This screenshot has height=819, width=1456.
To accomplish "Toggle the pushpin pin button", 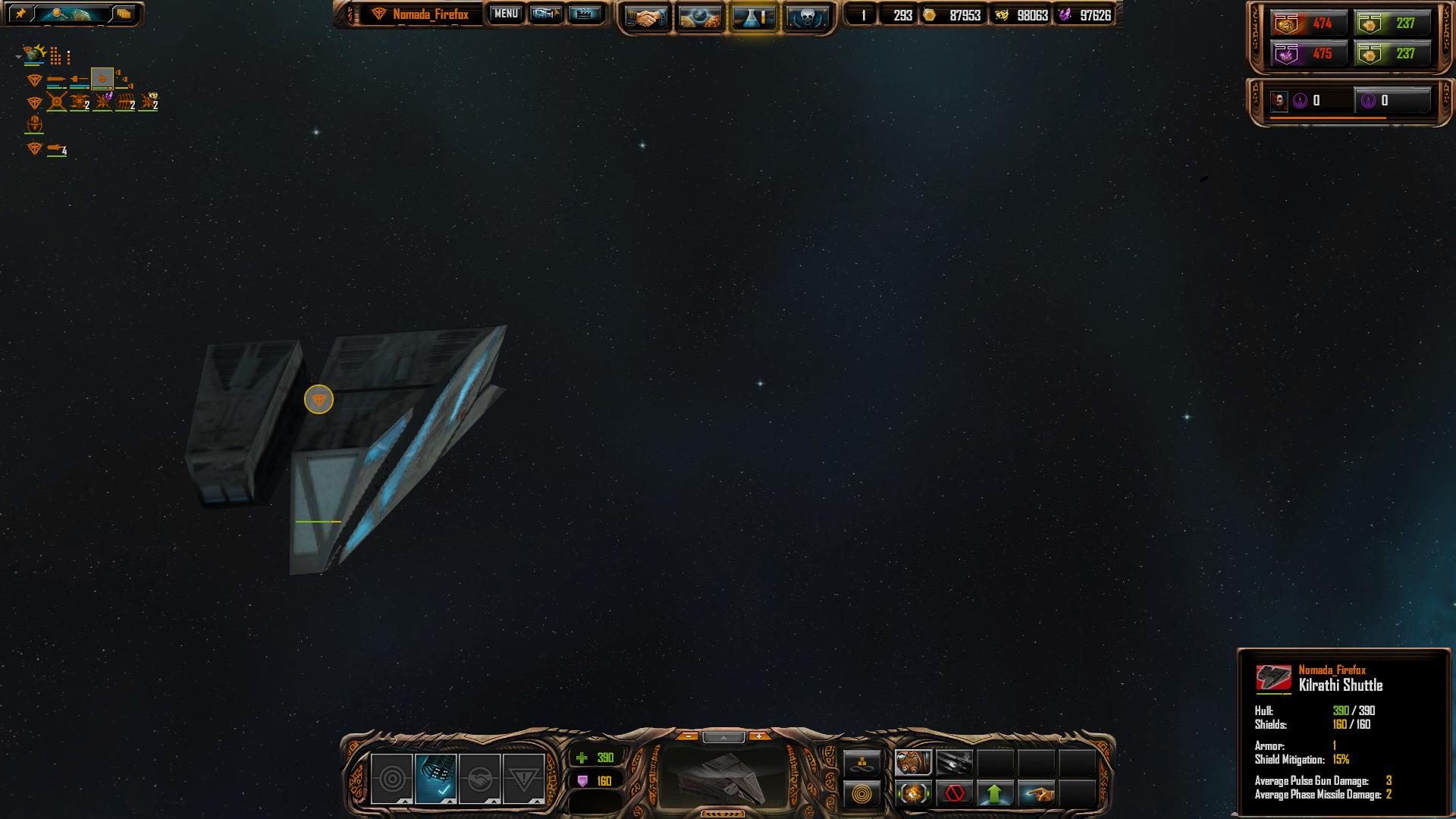I will 20,14.
